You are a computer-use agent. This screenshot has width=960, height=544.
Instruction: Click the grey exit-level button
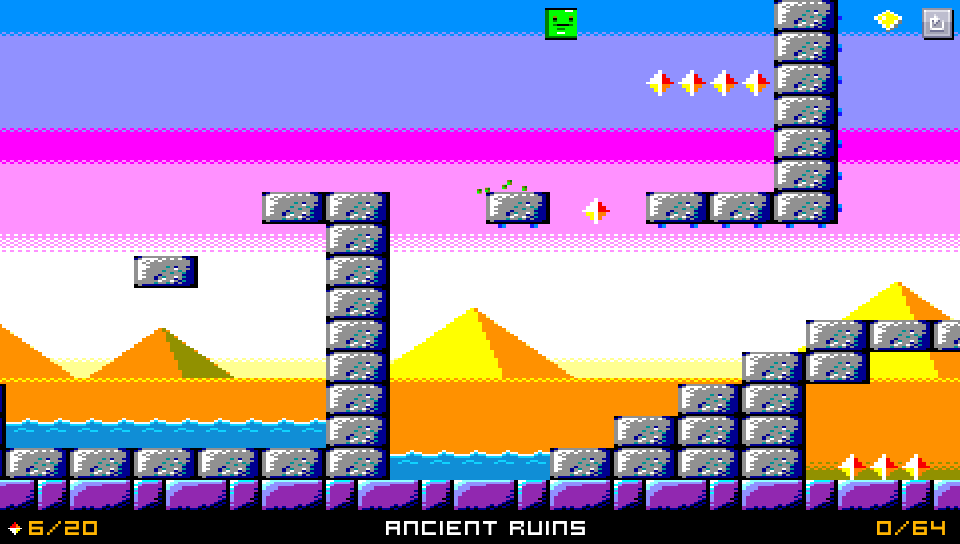937,22
